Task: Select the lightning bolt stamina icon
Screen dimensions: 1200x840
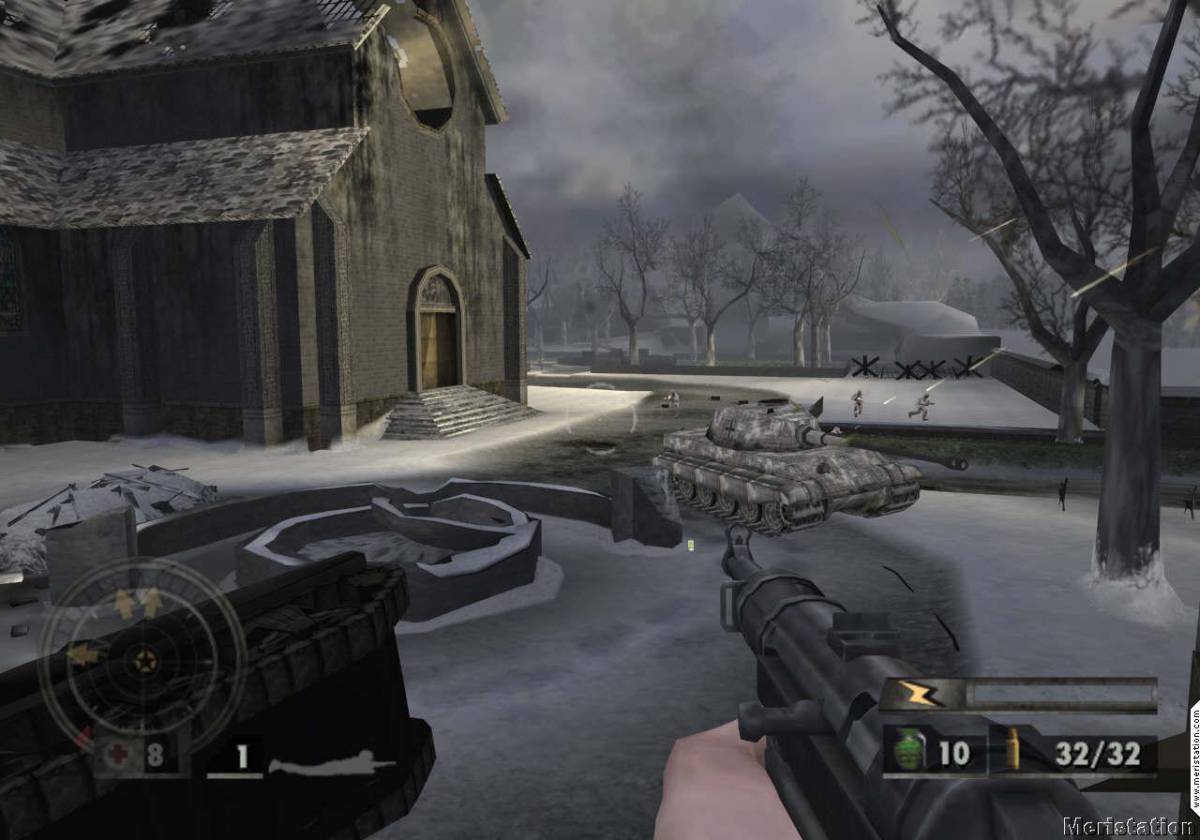Action: (x=916, y=694)
